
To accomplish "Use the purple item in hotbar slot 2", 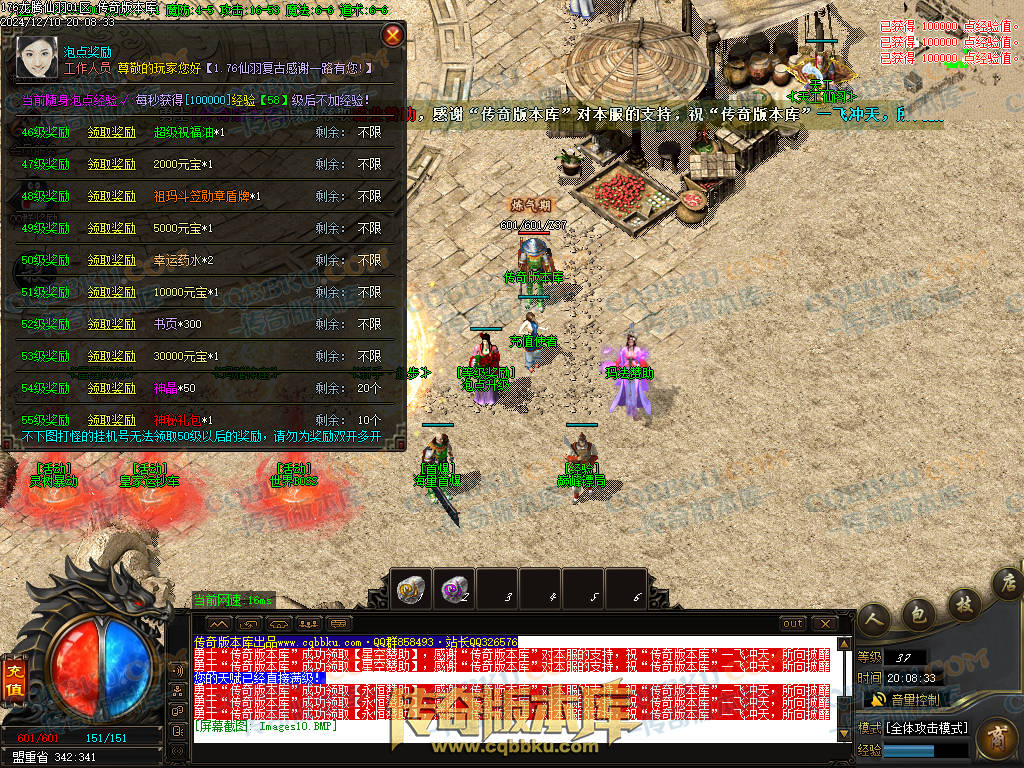I will [x=455, y=589].
